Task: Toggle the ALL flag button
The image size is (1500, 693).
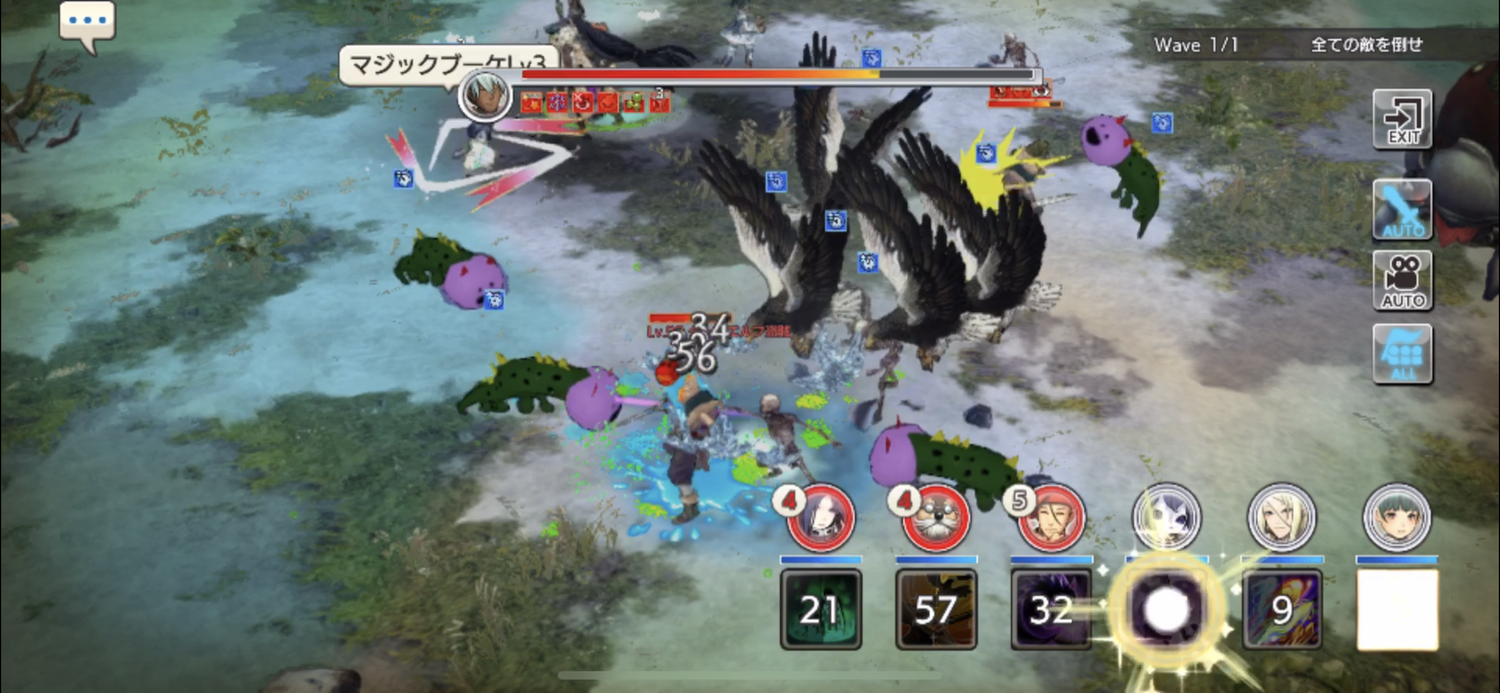Action: (x=1402, y=353)
